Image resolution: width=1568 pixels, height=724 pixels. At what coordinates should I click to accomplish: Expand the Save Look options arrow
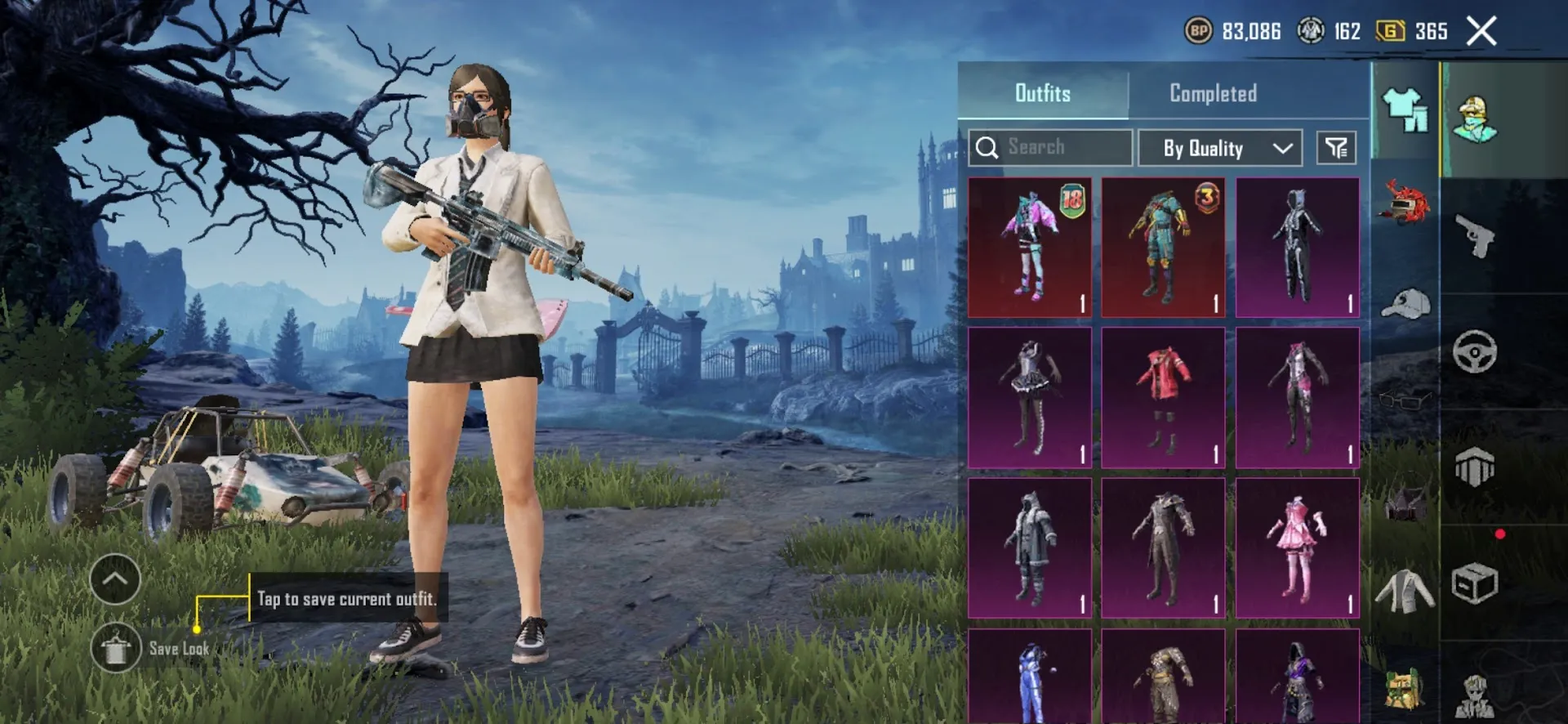pyautogui.click(x=114, y=580)
